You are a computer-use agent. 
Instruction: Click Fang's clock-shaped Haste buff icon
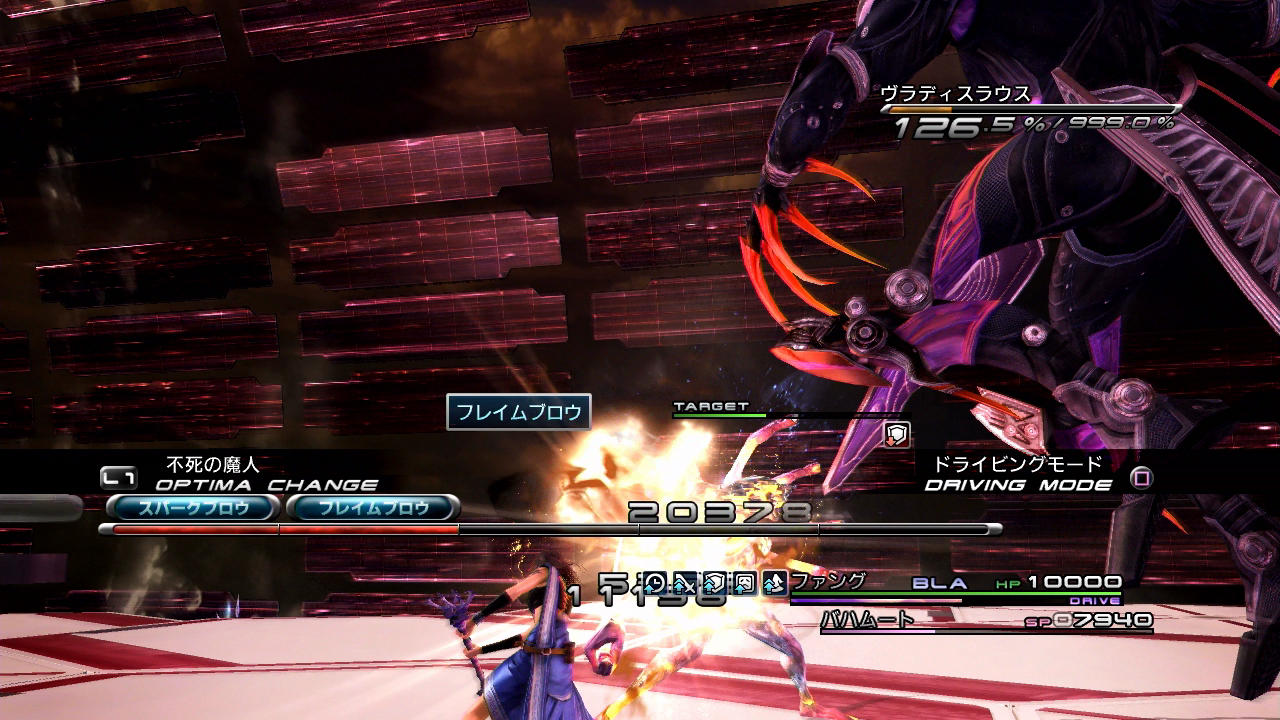pyautogui.click(x=654, y=583)
